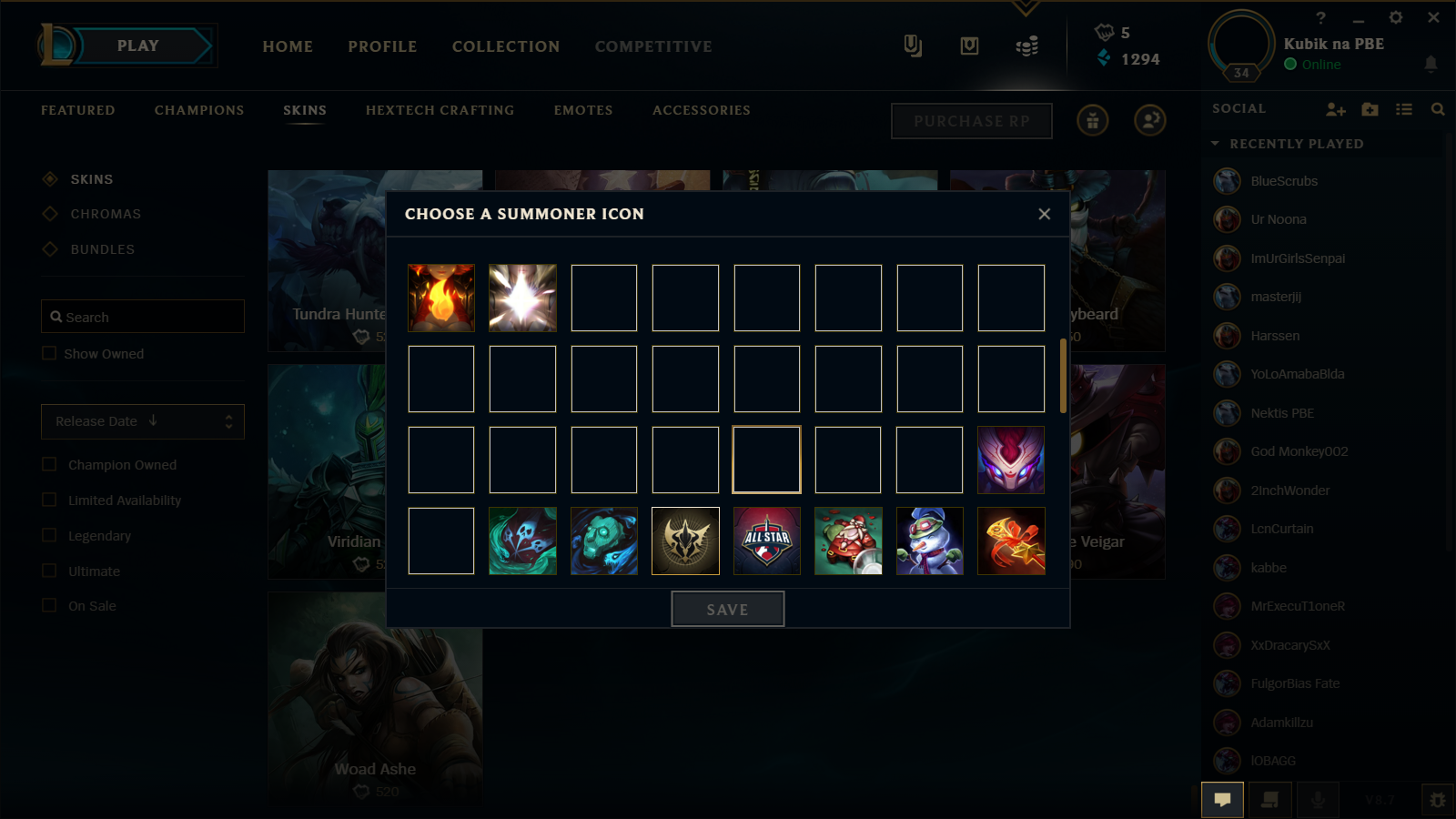Screen dimensions: 1456x819
Task: Save the chosen summoner icon
Action: 727,609
